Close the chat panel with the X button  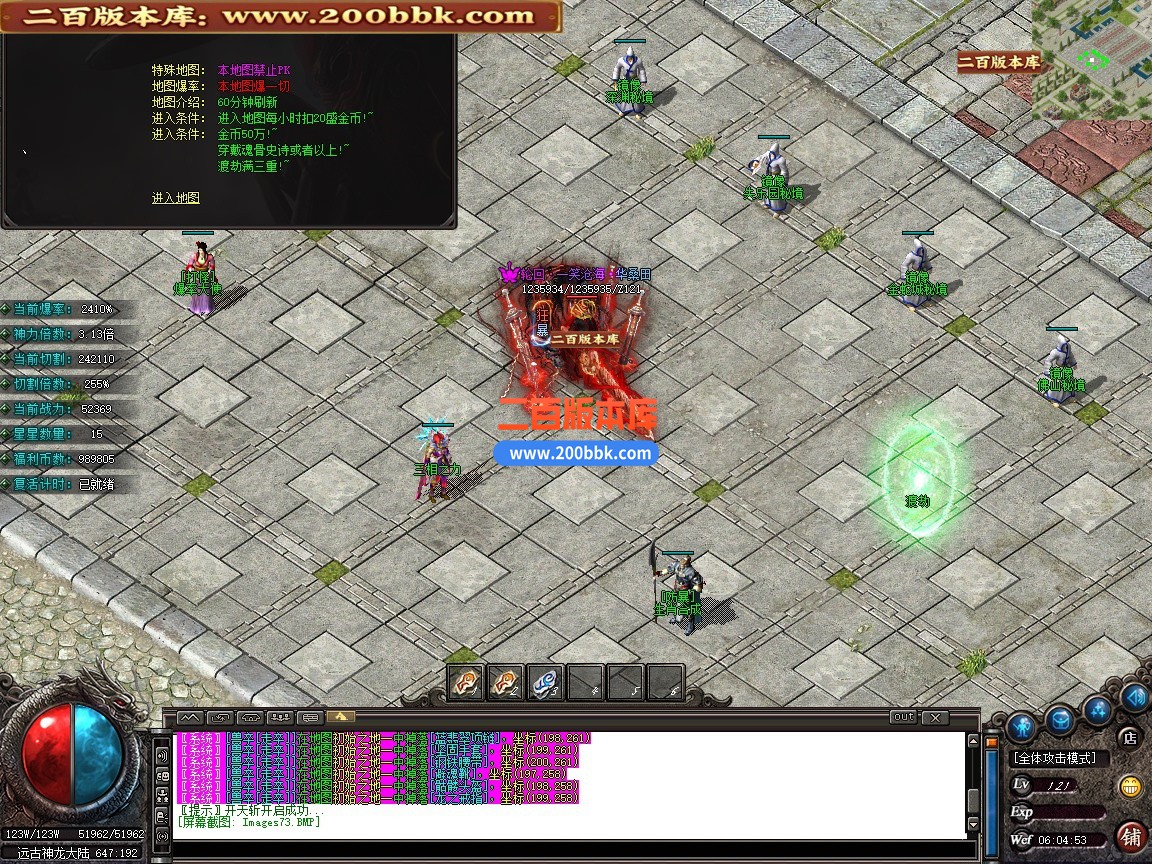[935, 717]
